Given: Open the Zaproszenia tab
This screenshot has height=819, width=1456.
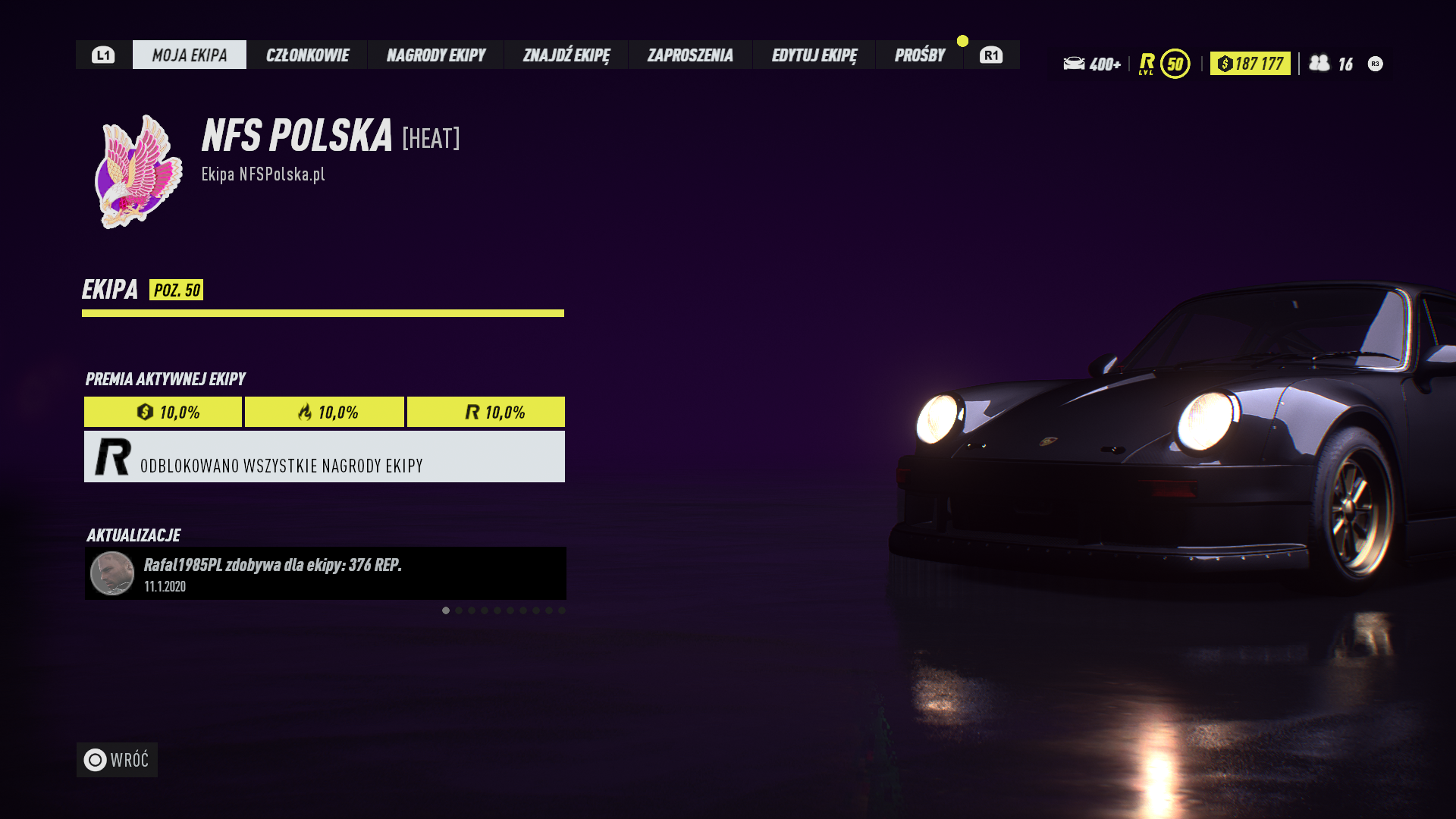Looking at the screenshot, I should (690, 55).
